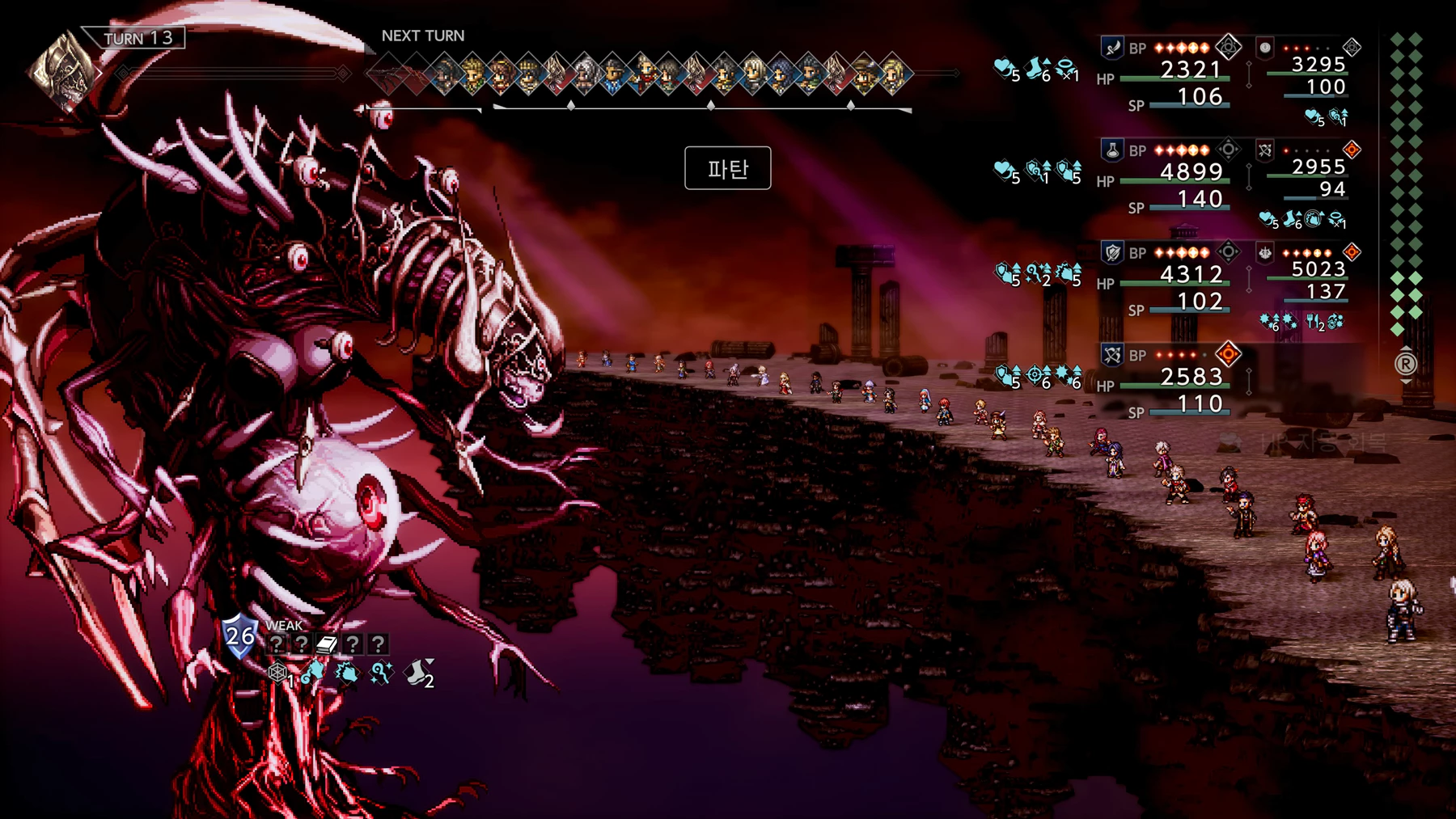Select the boss portrait in the current turn slot
The height and width of the screenshot is (819, 1456).
pos(61,72)
